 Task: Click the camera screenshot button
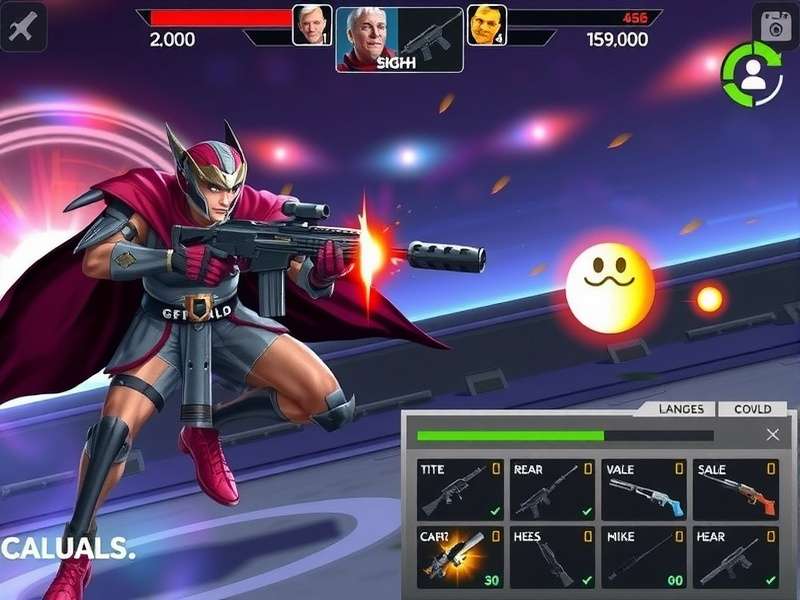tap(774, 27)
